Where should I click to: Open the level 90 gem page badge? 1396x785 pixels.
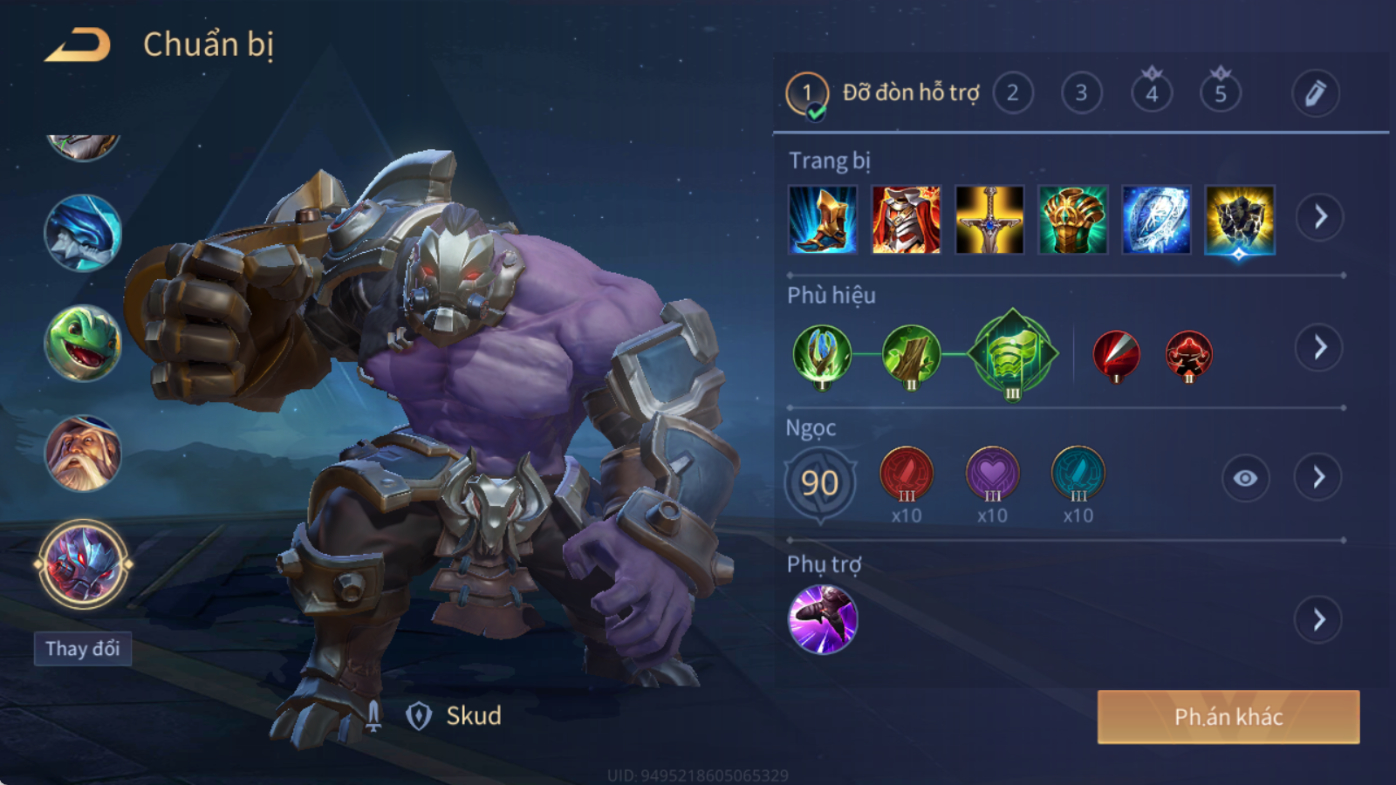click(x=820, y=484)
